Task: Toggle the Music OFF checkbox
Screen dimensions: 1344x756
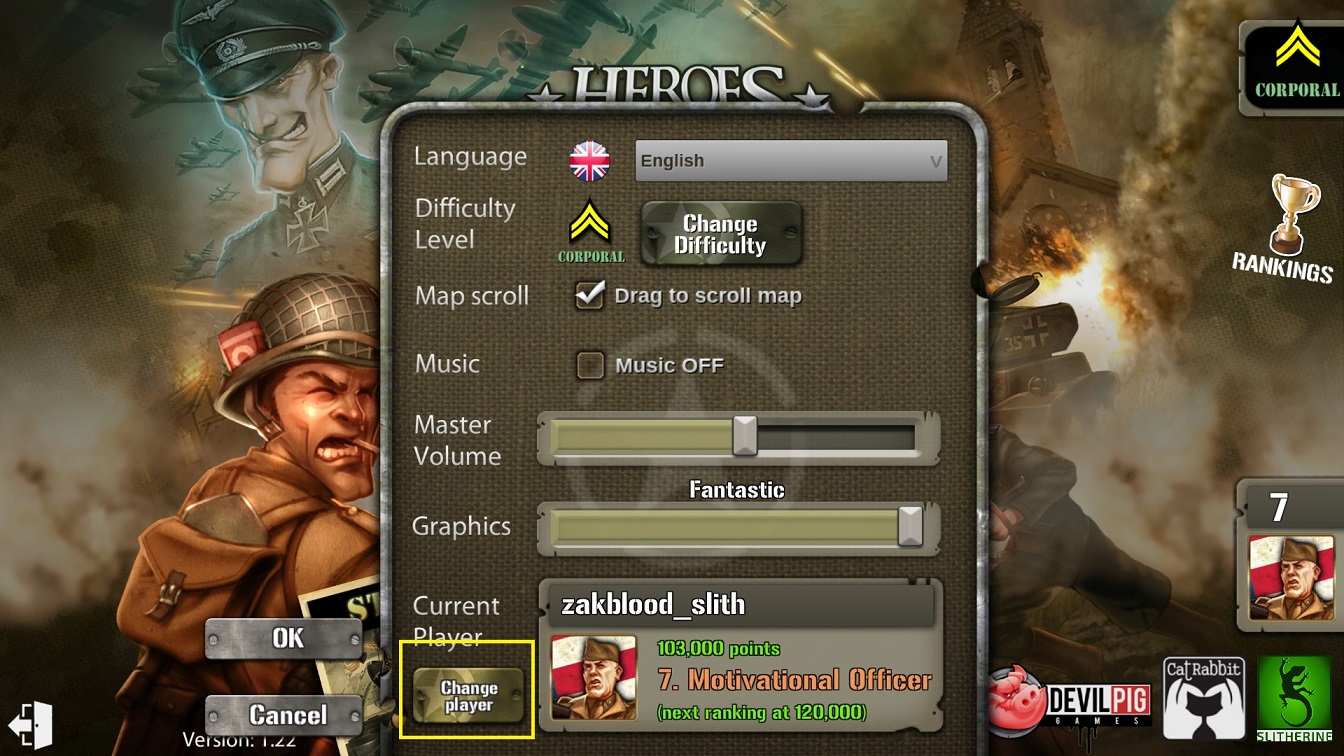Action: tap(590, 365)
